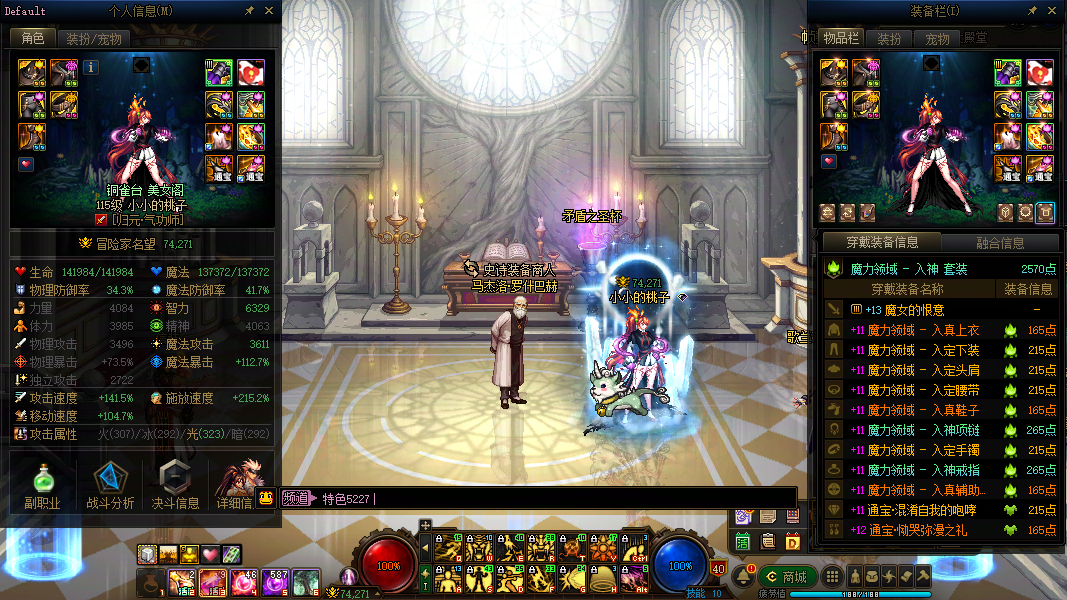Screen dimensions: 1067x600
Task: Show the 融合信息 fusion info tab
Action: 999,243
